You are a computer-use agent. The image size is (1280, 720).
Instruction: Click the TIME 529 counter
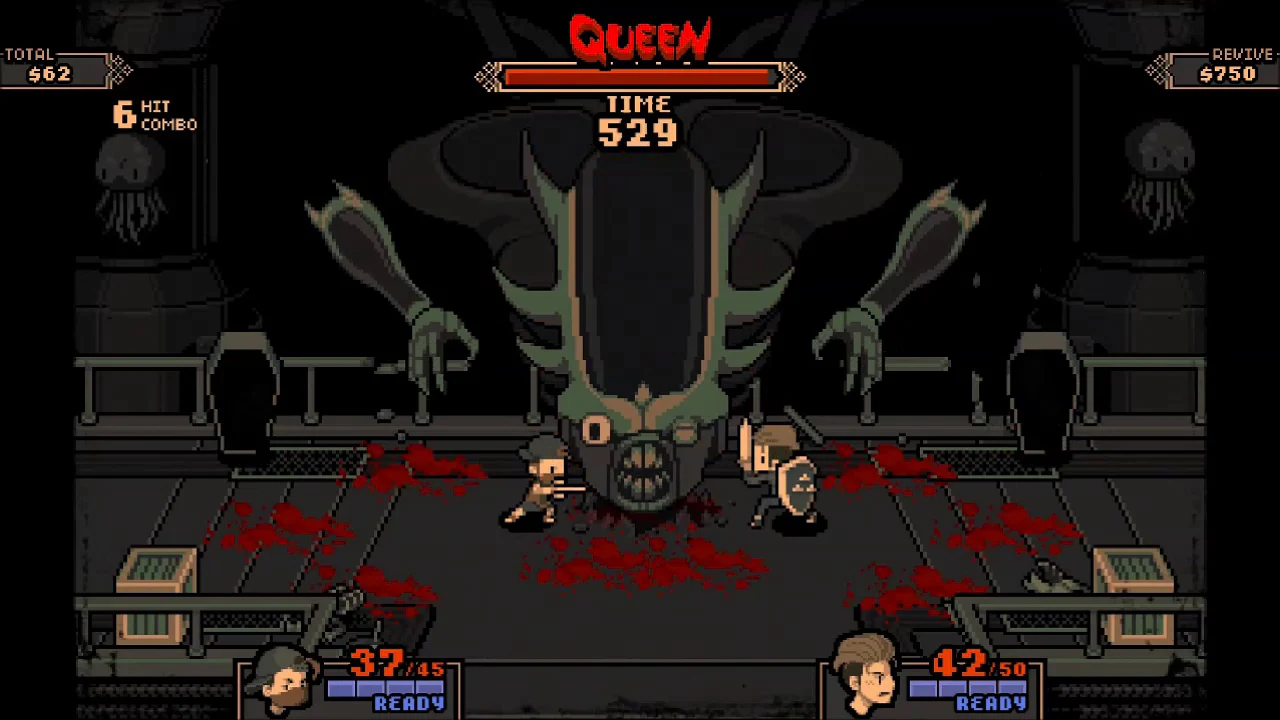pos(640,120)
